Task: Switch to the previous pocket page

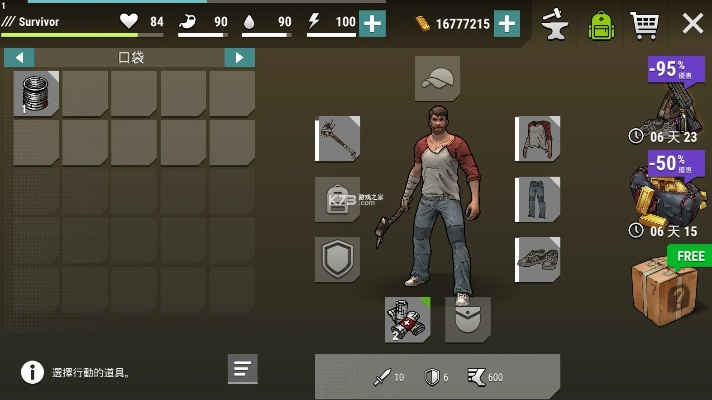Action: tap(19, 58)
